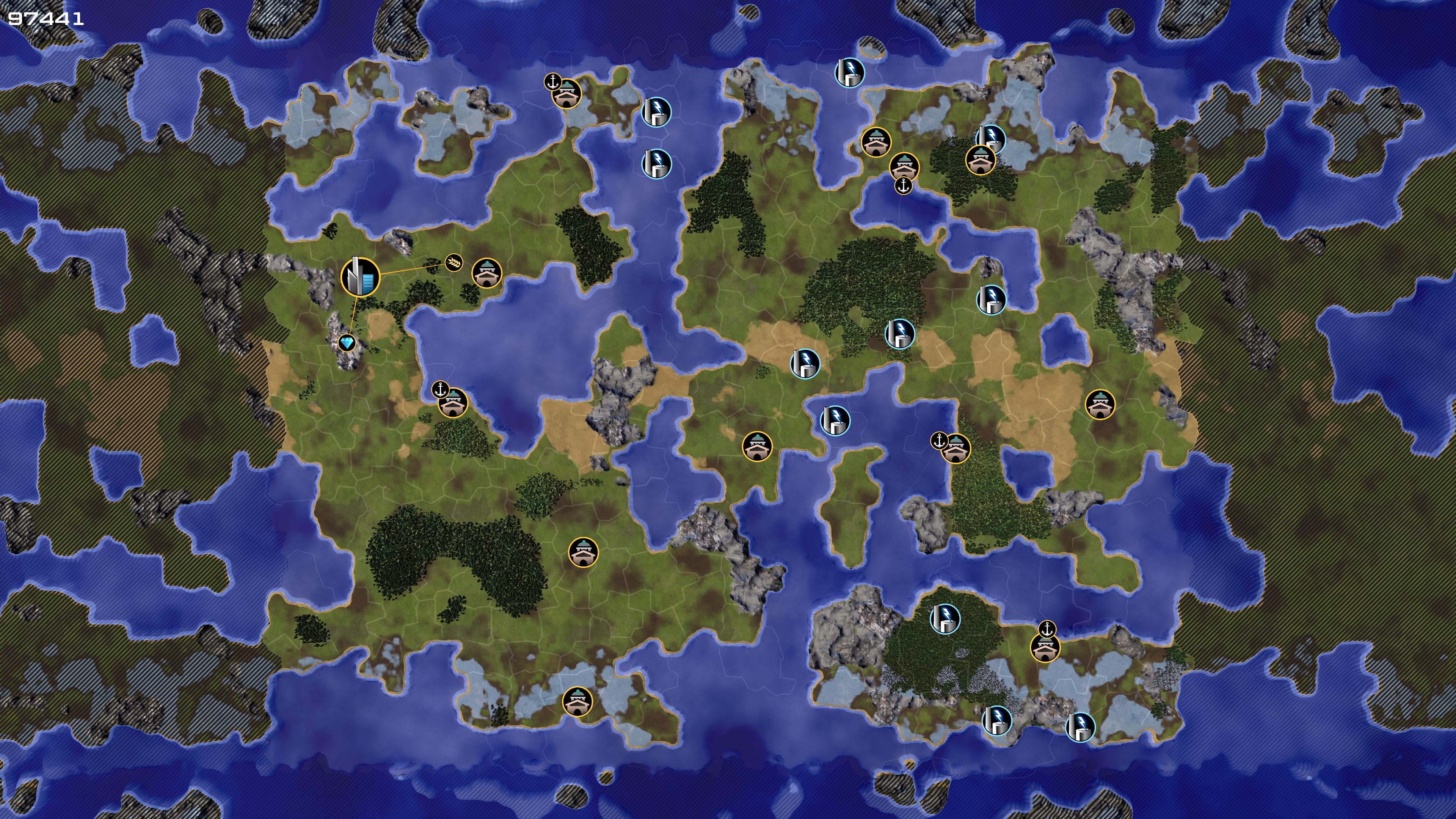Select the skyscraper city marker
1456x819 pixels.
click(360, 276)
